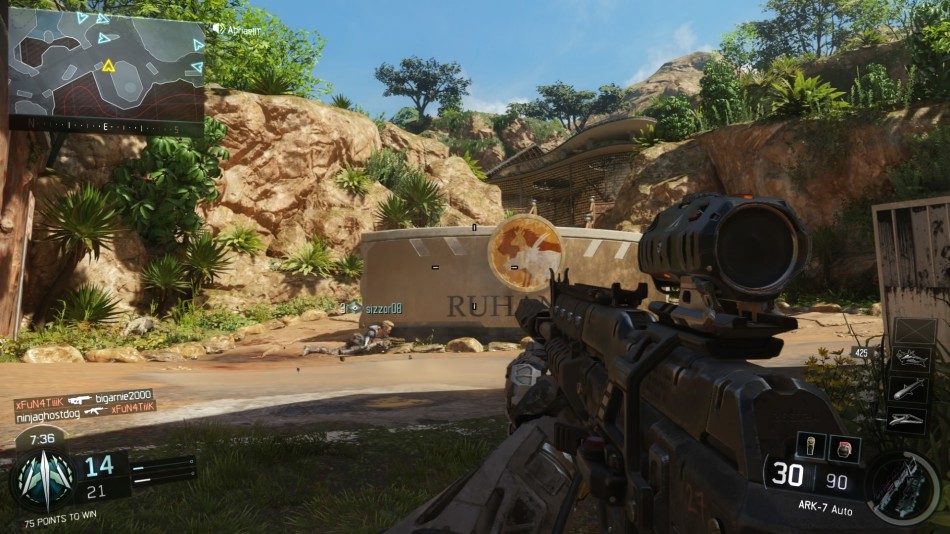
Task: Click the compass strip below the minimap
Action: tap(106, 129)
